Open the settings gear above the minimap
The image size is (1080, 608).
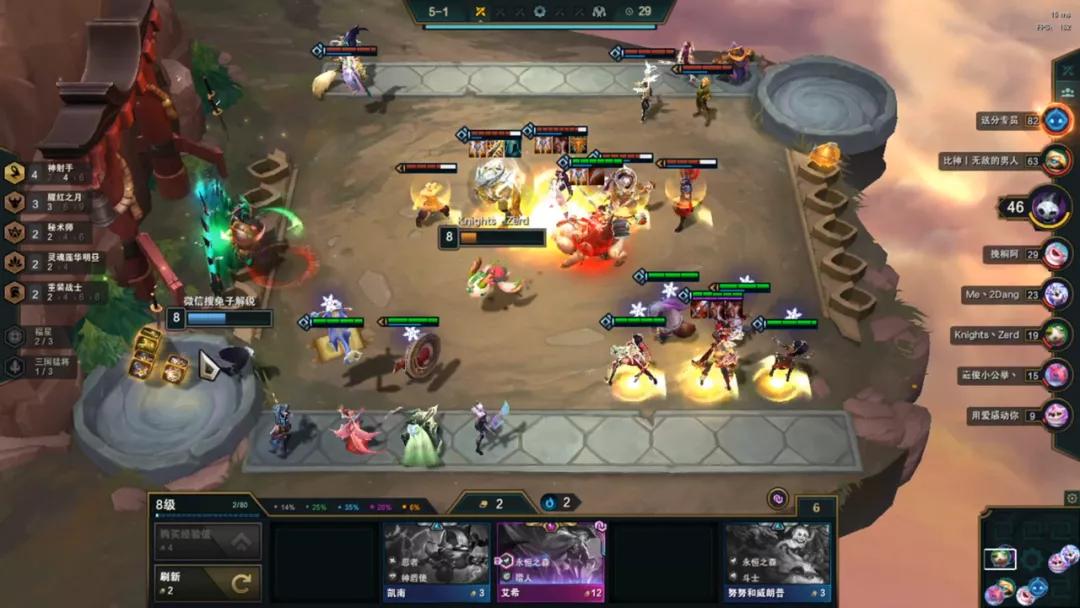coord(1071,498)
